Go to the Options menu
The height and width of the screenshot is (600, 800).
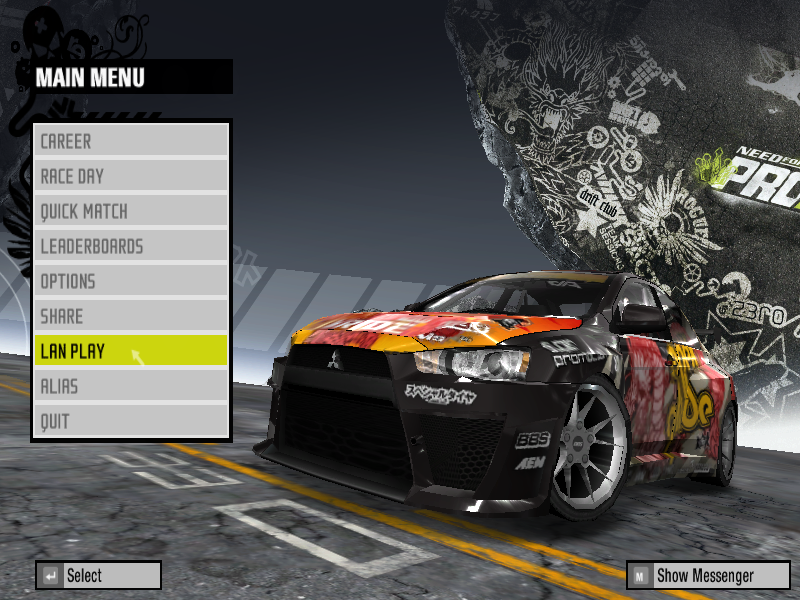131,281
